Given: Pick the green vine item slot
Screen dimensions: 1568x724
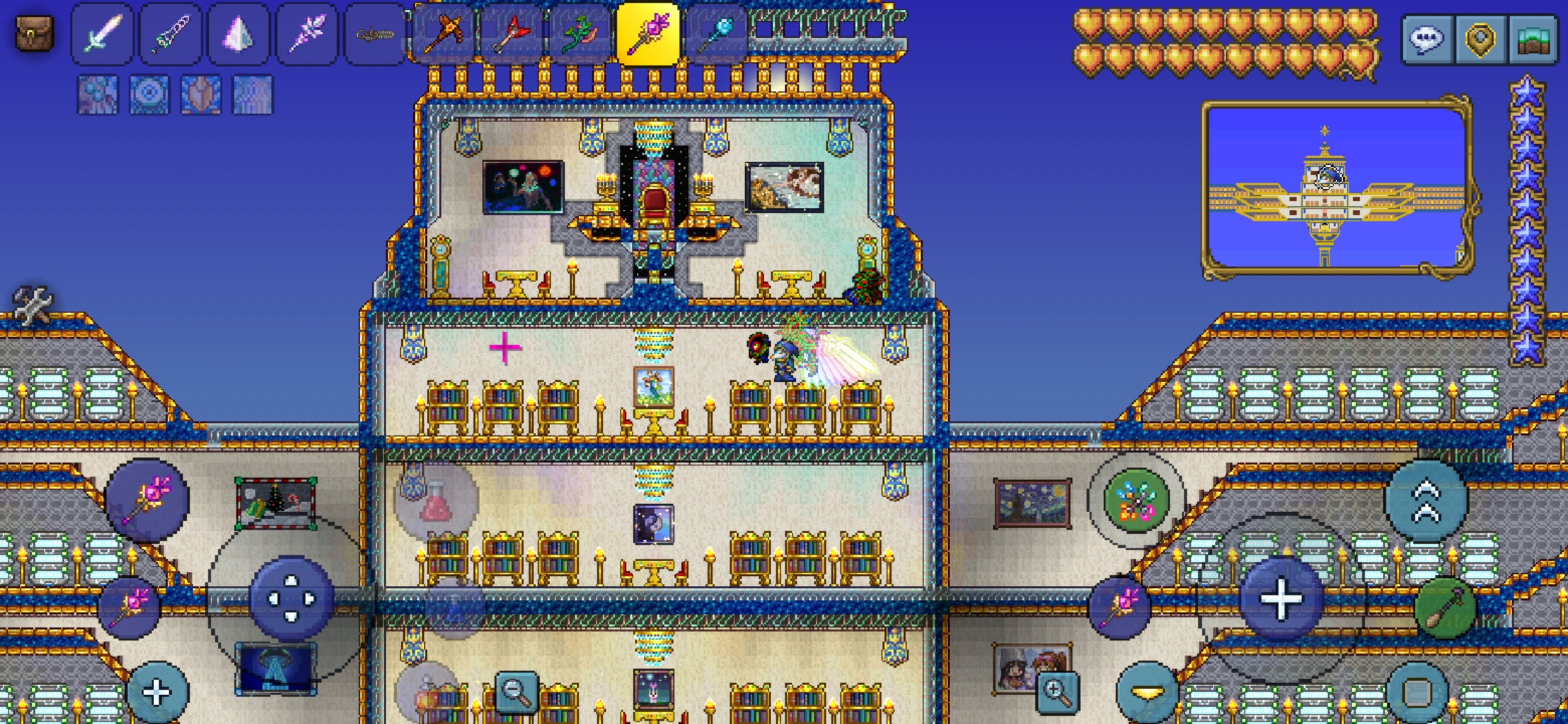Looking at the screenshot, I should point(579,34).
